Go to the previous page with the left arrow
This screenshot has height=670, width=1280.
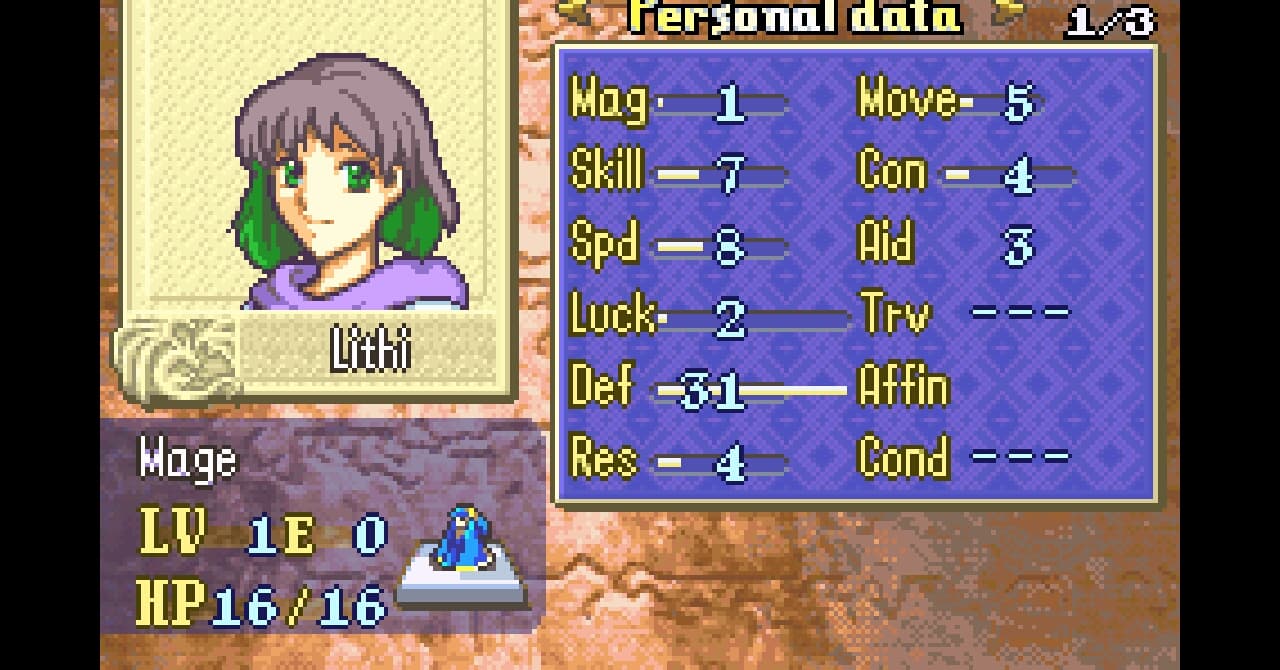click(x=575, y=12)
